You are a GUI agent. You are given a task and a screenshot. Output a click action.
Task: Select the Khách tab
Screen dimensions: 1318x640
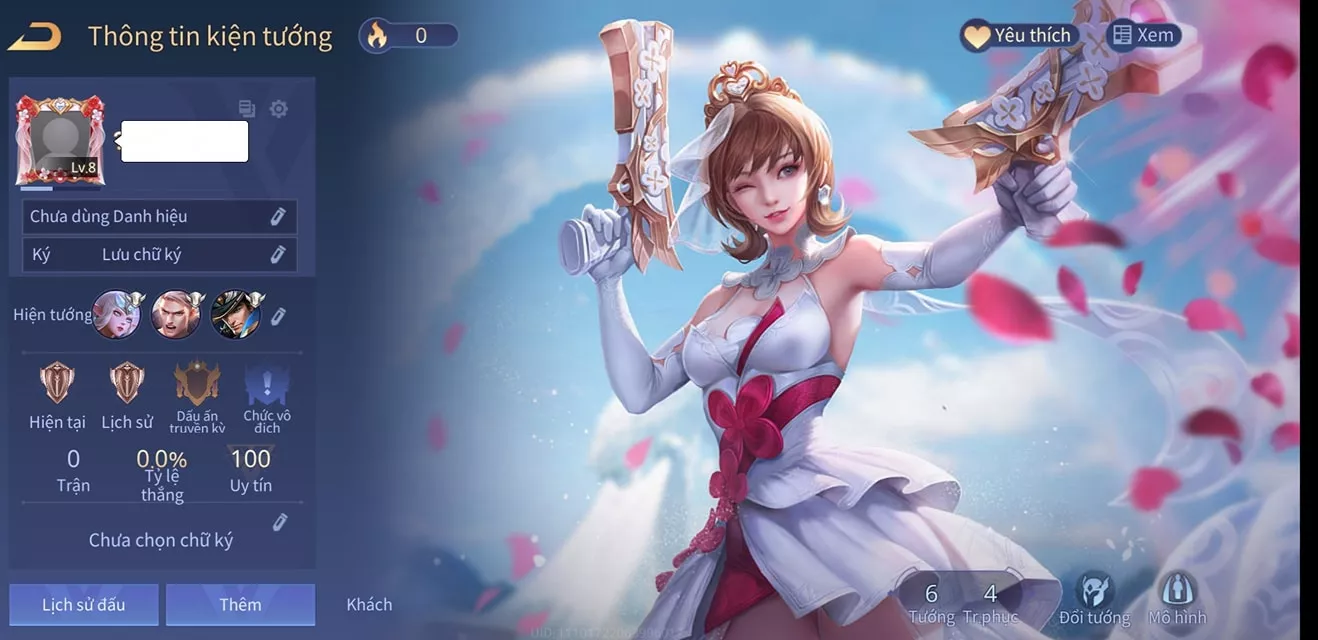(x=369, y=604)
